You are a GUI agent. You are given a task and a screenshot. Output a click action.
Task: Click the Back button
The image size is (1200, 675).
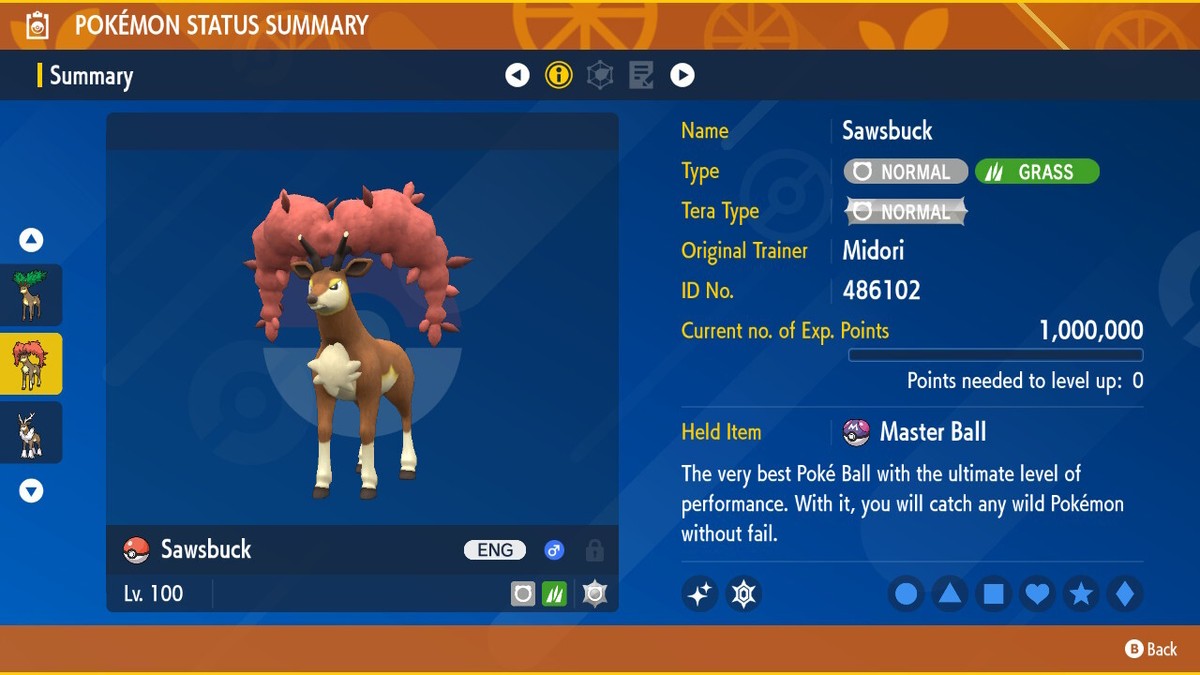(x=1151, y=649)
